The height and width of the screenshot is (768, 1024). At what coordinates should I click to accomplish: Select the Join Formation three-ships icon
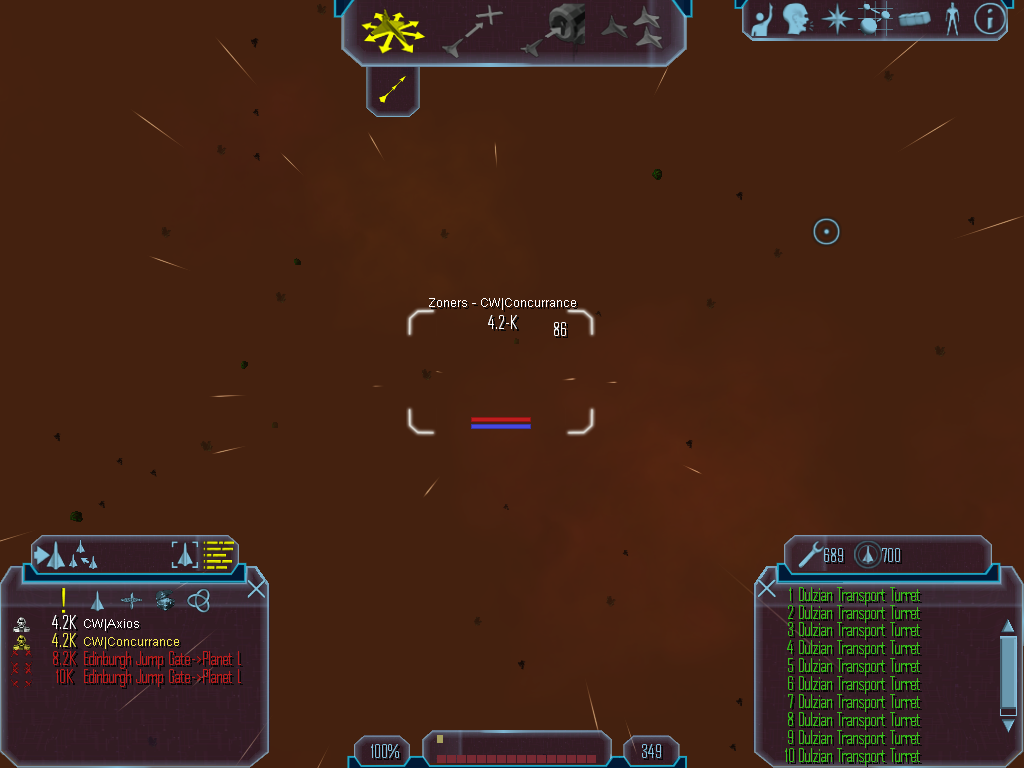[634, 30]
